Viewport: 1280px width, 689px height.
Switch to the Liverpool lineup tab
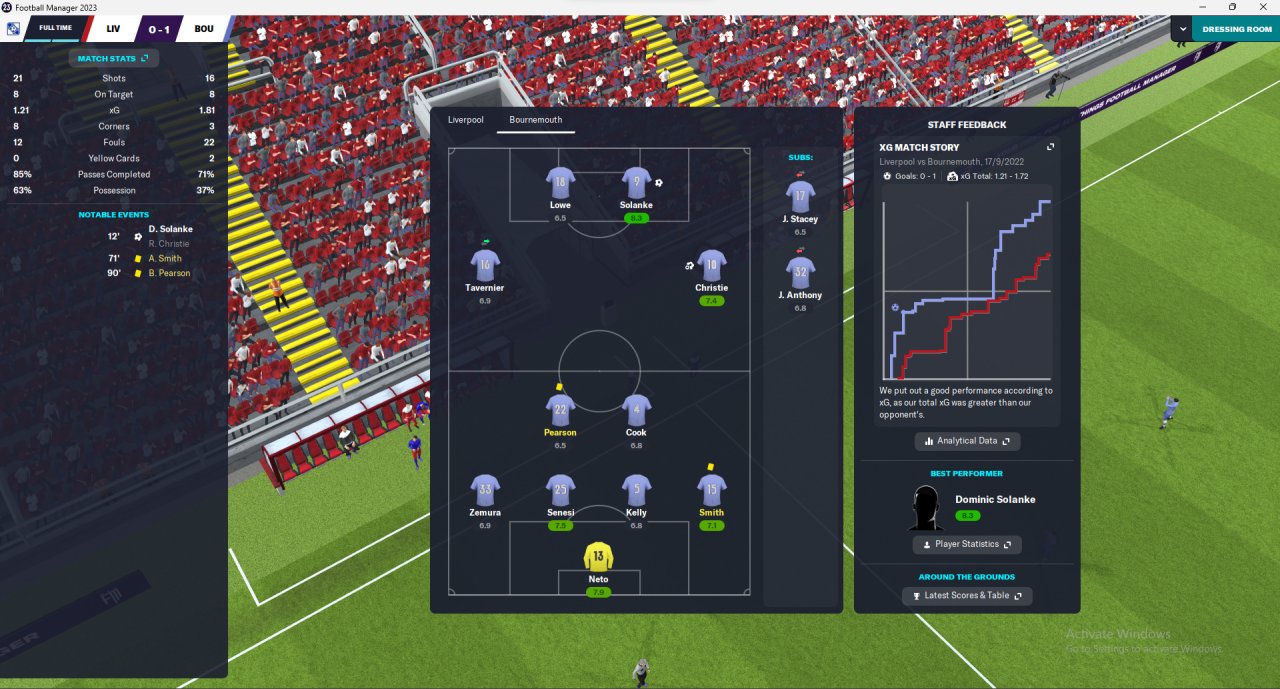pyautogui.click(x=465, y=120)
